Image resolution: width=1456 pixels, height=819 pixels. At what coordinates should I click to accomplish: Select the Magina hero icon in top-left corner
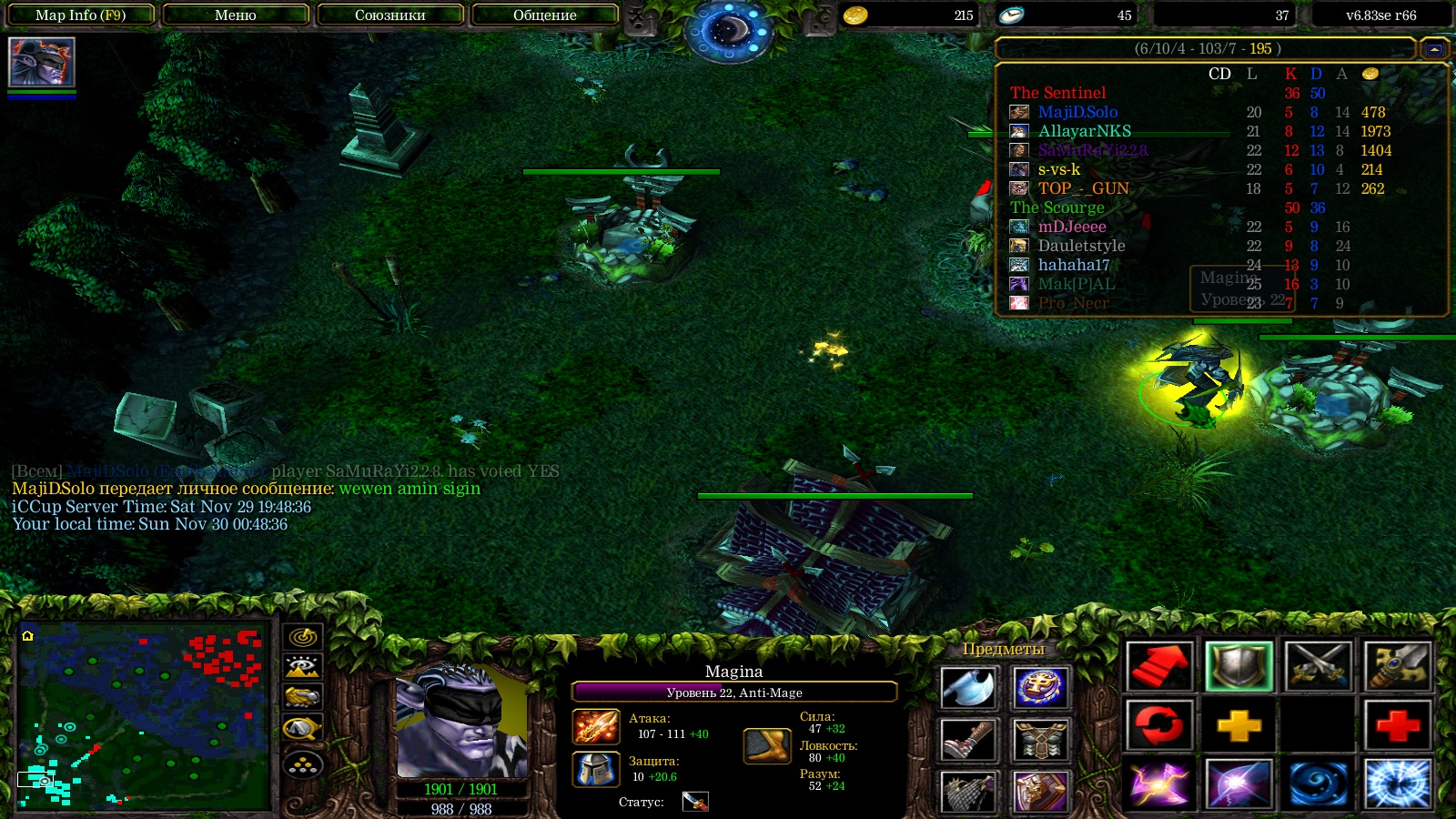pos(41,62)
